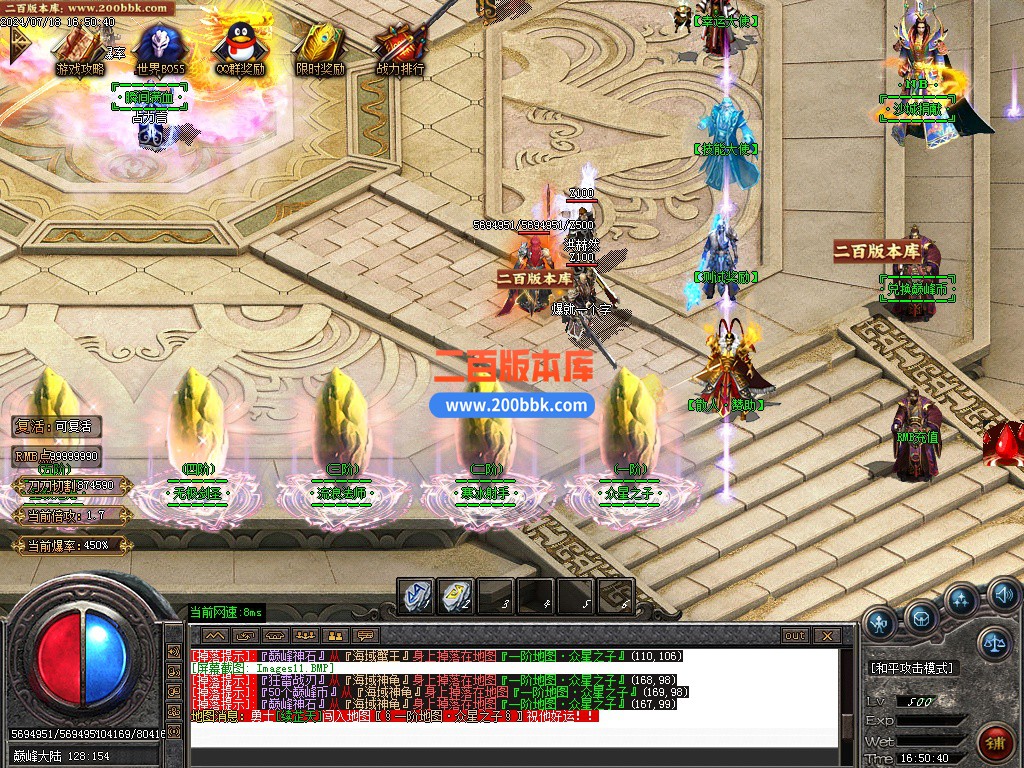Open the skills panel with the stars button

(x=961, y=602)
